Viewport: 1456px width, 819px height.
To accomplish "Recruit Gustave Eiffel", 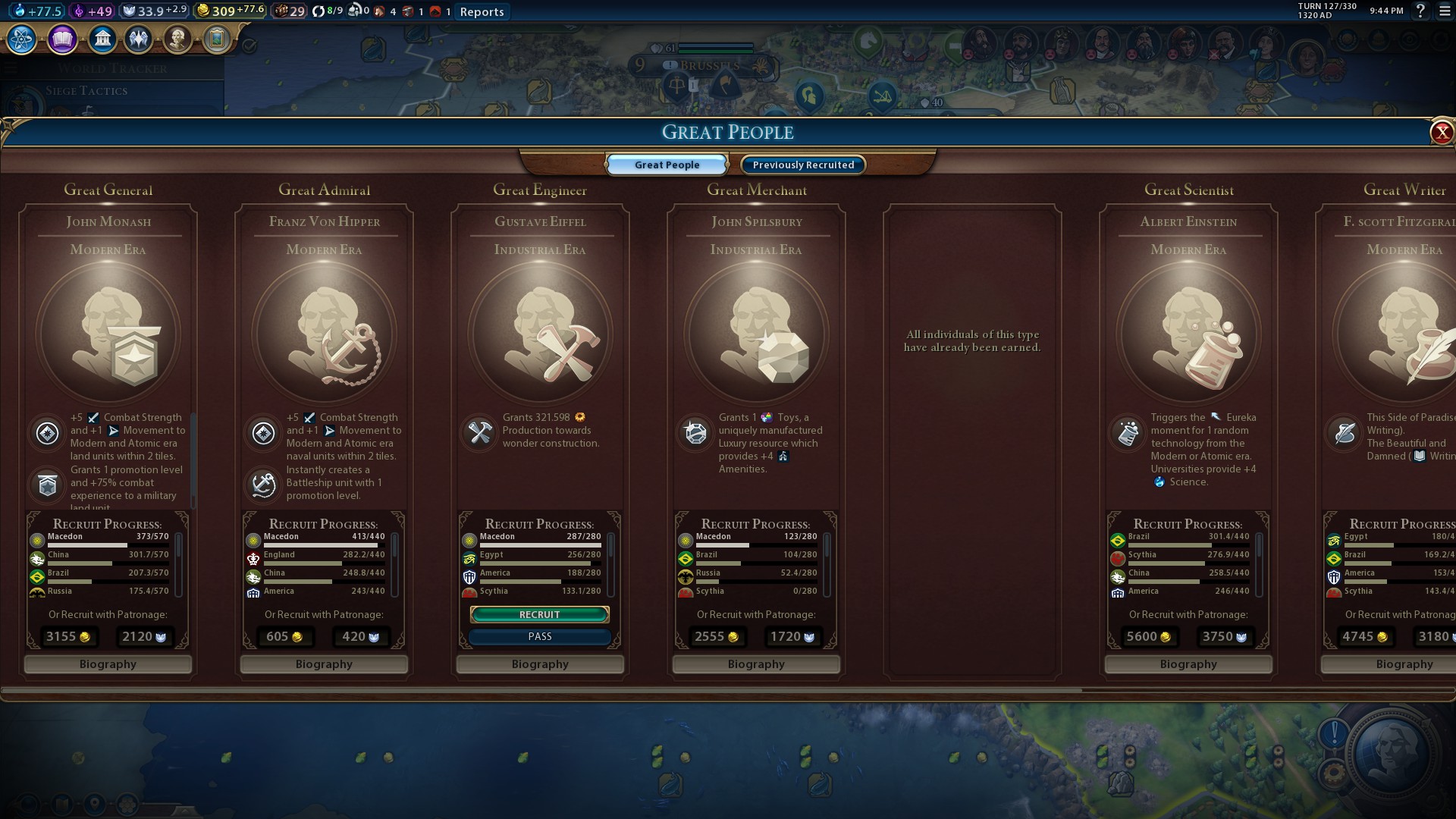I will [539, 614].
